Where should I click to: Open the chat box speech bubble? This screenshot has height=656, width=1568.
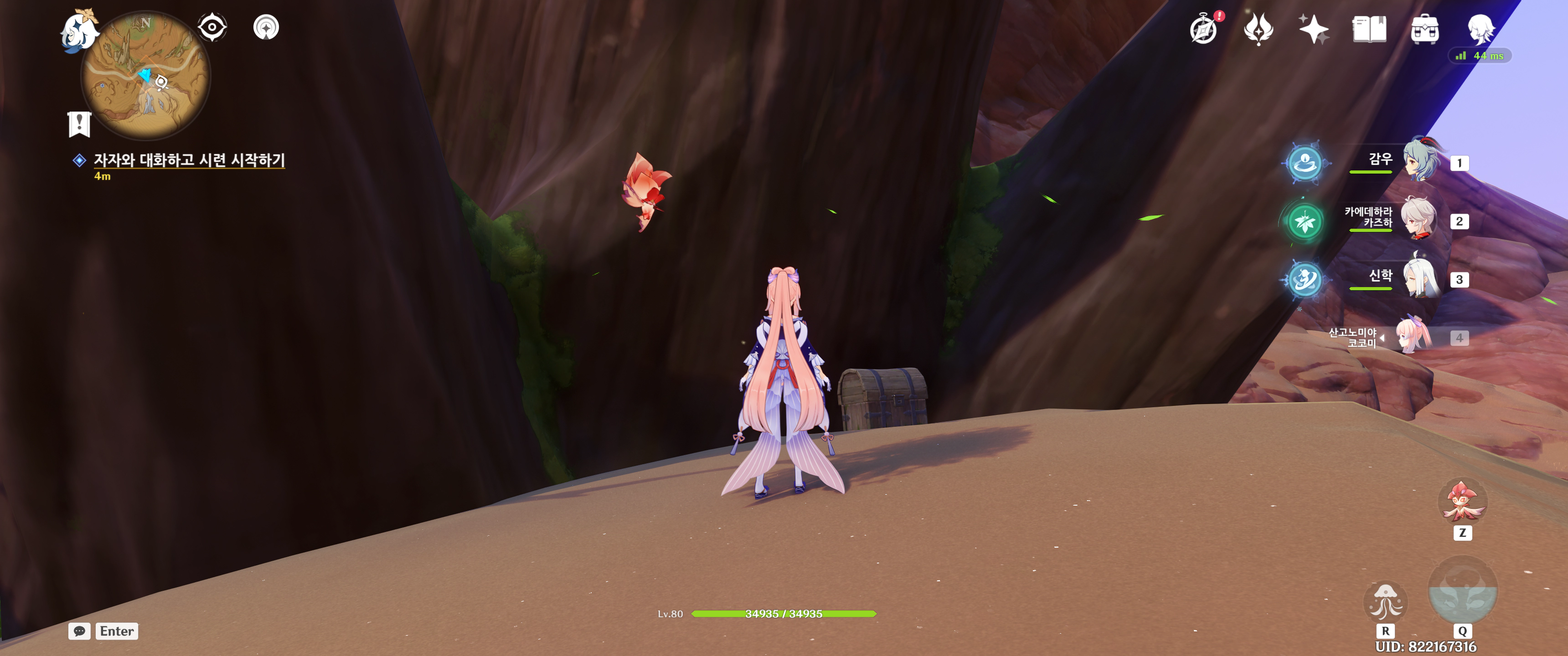(79, 631)
